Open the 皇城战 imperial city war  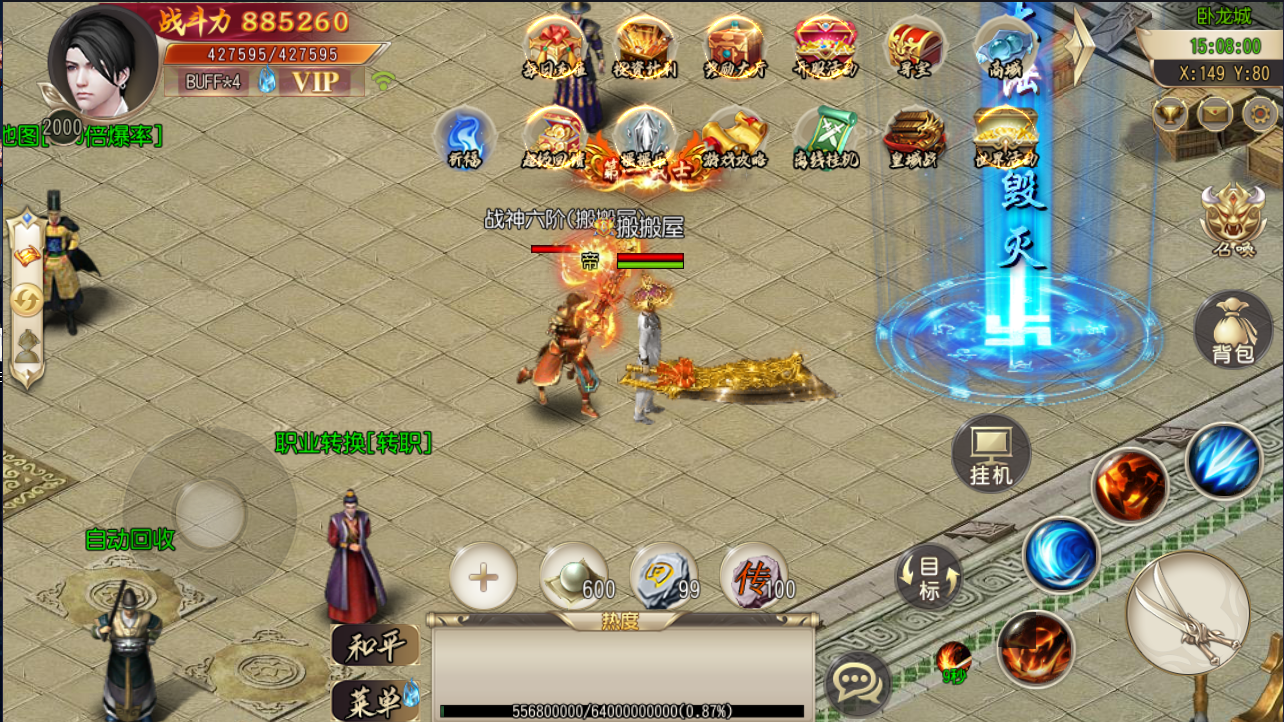point(915,137)
